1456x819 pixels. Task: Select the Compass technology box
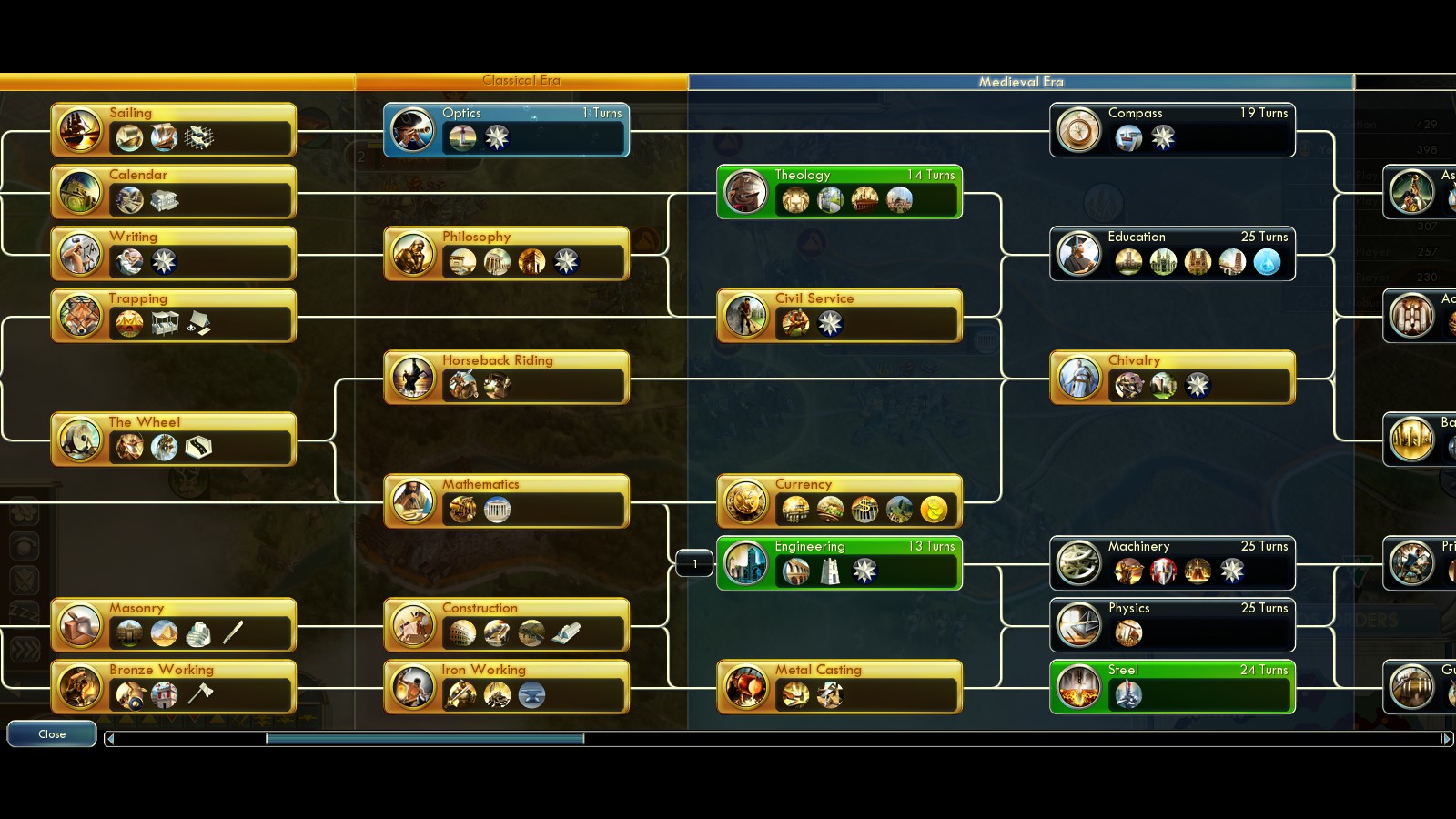point(1172,130)
